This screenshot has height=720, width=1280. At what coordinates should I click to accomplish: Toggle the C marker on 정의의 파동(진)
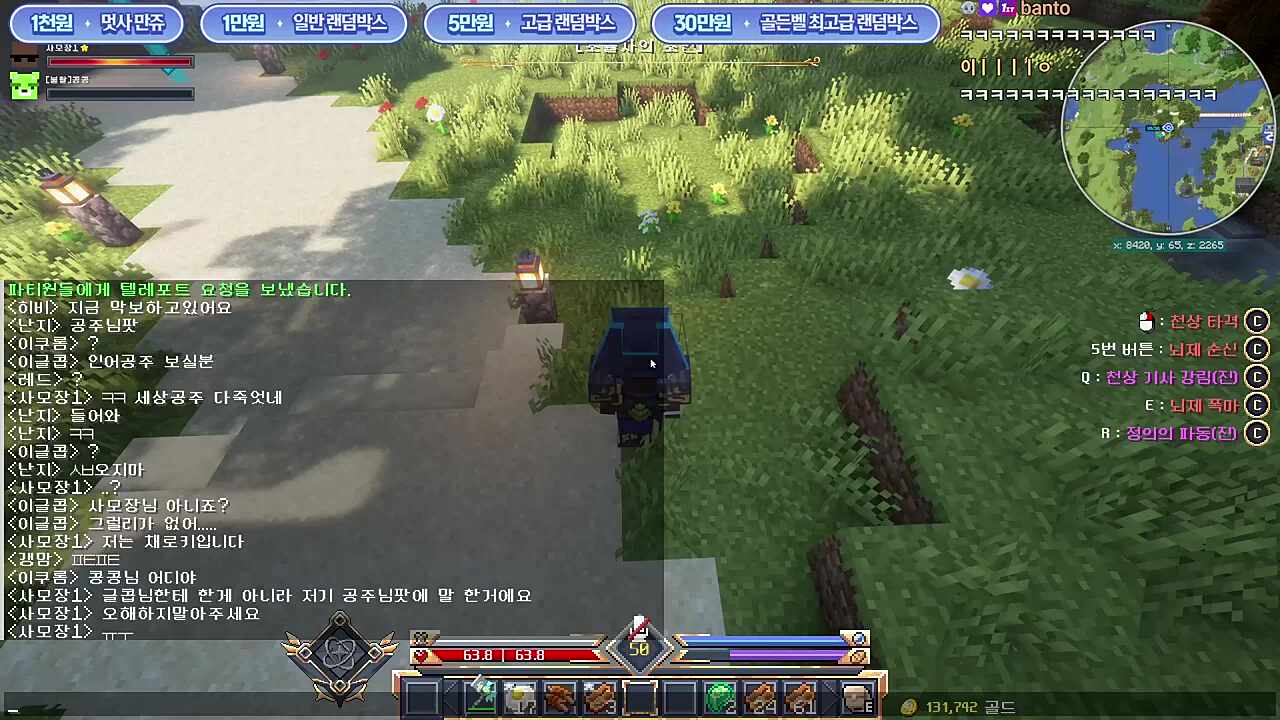(1257, 433)
